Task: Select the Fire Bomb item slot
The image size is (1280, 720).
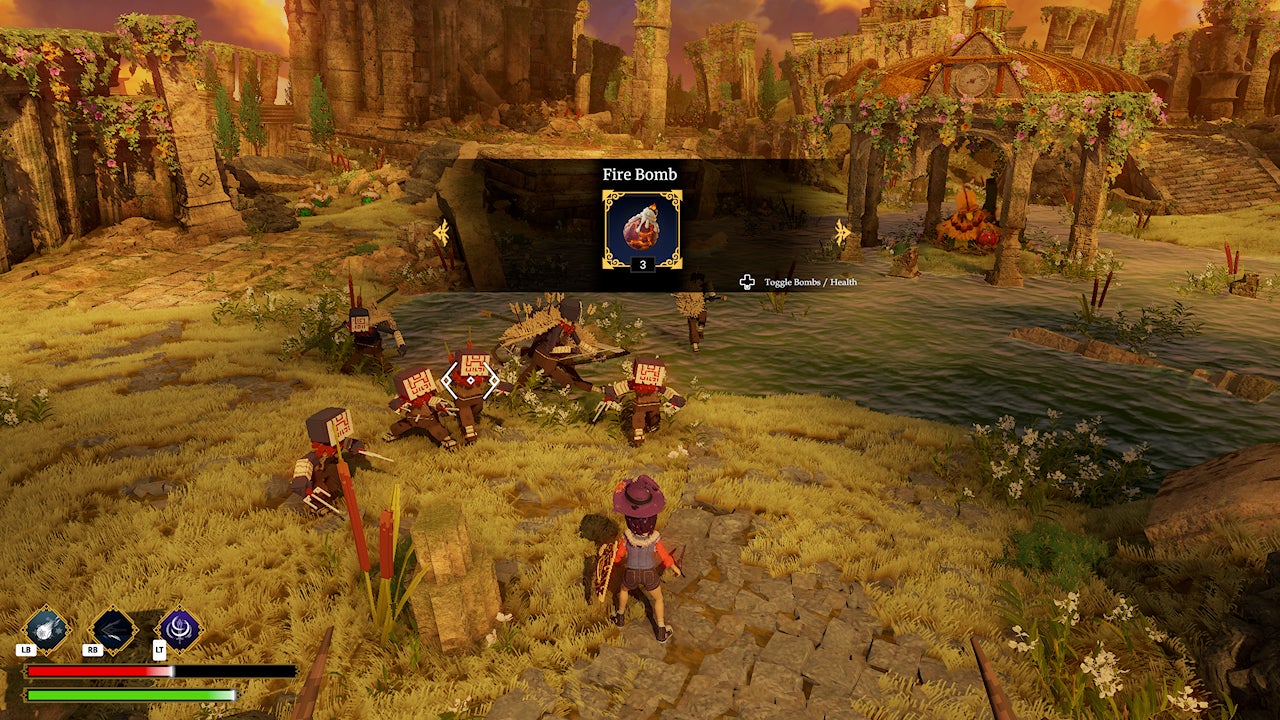Action: (641, 229)
